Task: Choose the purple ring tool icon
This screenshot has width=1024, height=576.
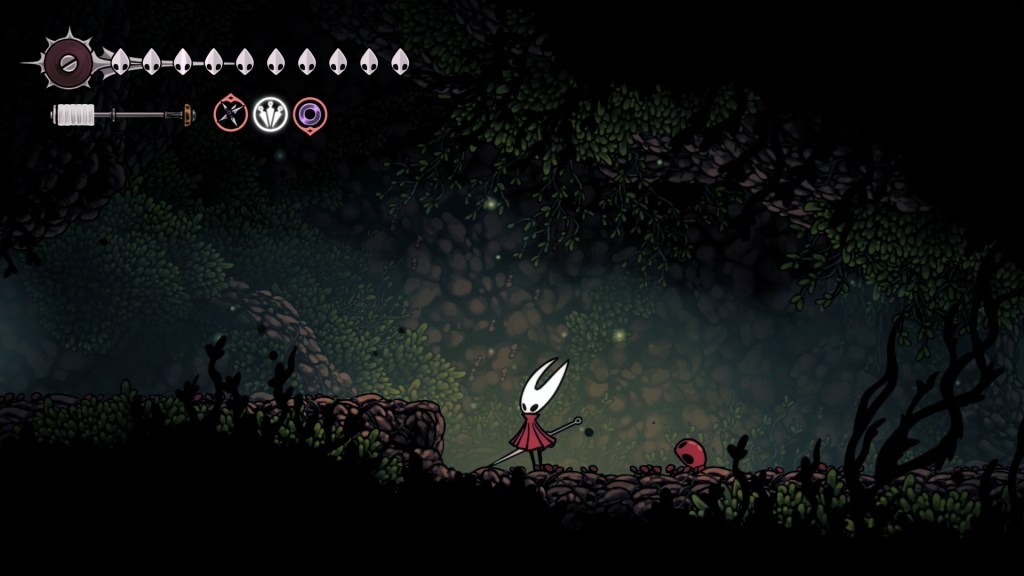Action: click(x=310, y=114)
